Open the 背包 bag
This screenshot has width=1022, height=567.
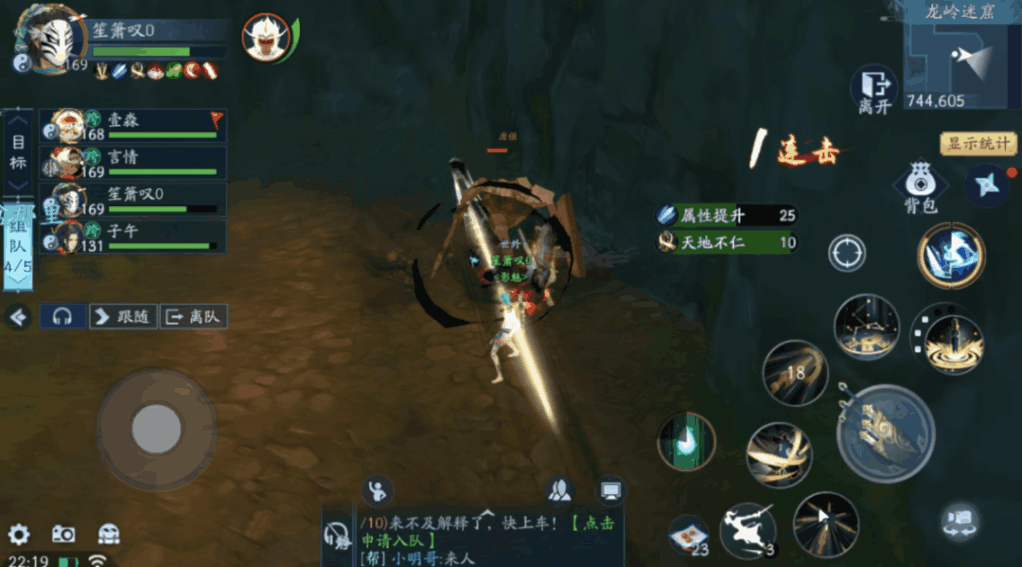tap(919, 188)
